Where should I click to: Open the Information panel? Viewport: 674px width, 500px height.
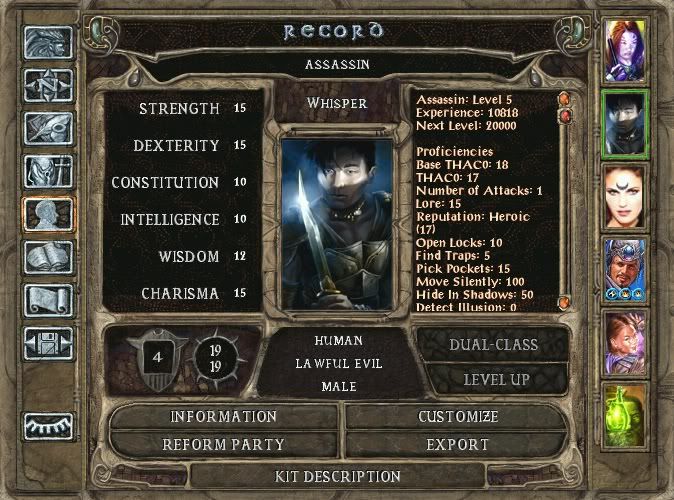point(223,417)
